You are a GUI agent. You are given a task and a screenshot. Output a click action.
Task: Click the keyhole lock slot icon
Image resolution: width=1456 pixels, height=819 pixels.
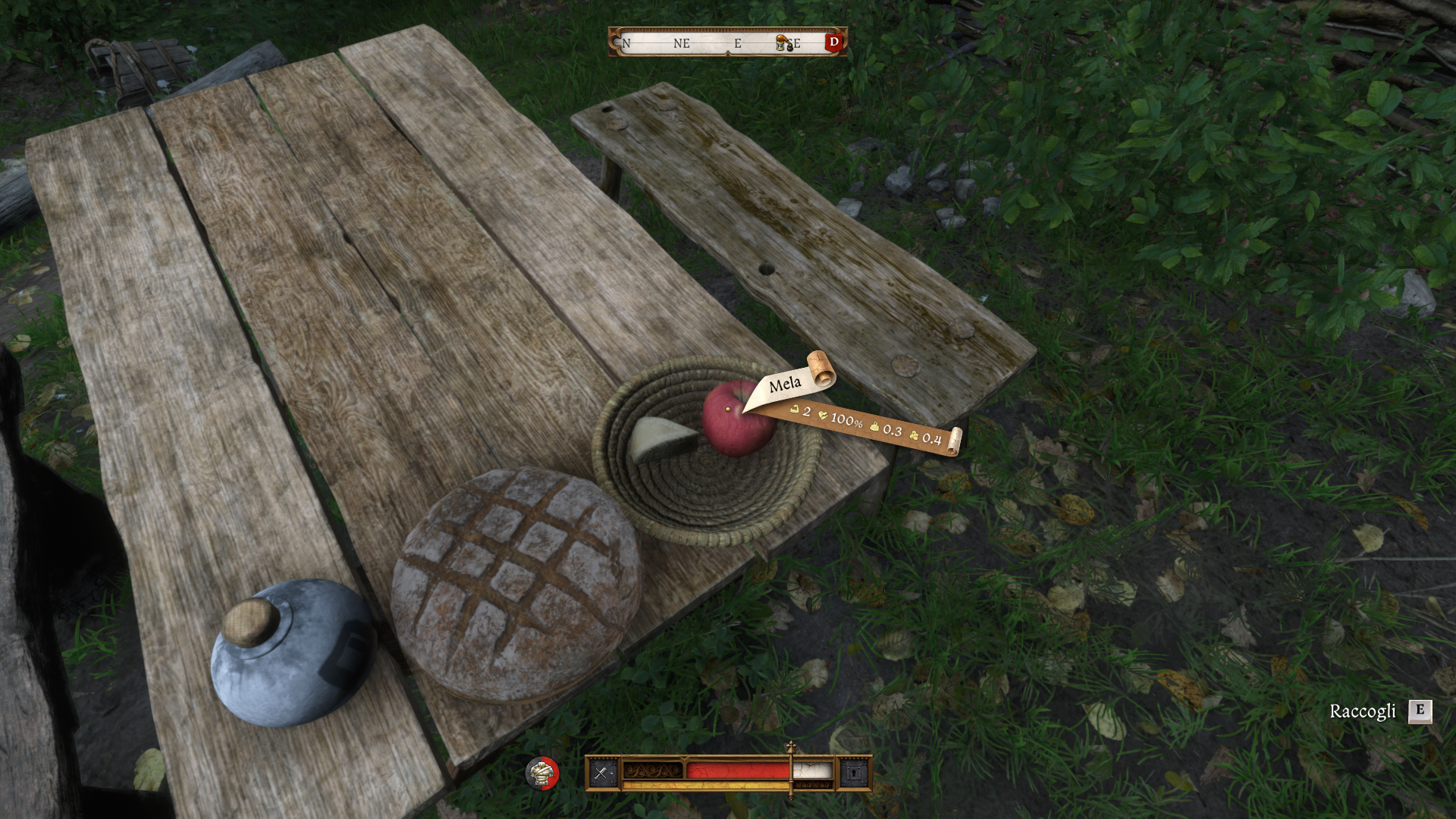point(854,773)
